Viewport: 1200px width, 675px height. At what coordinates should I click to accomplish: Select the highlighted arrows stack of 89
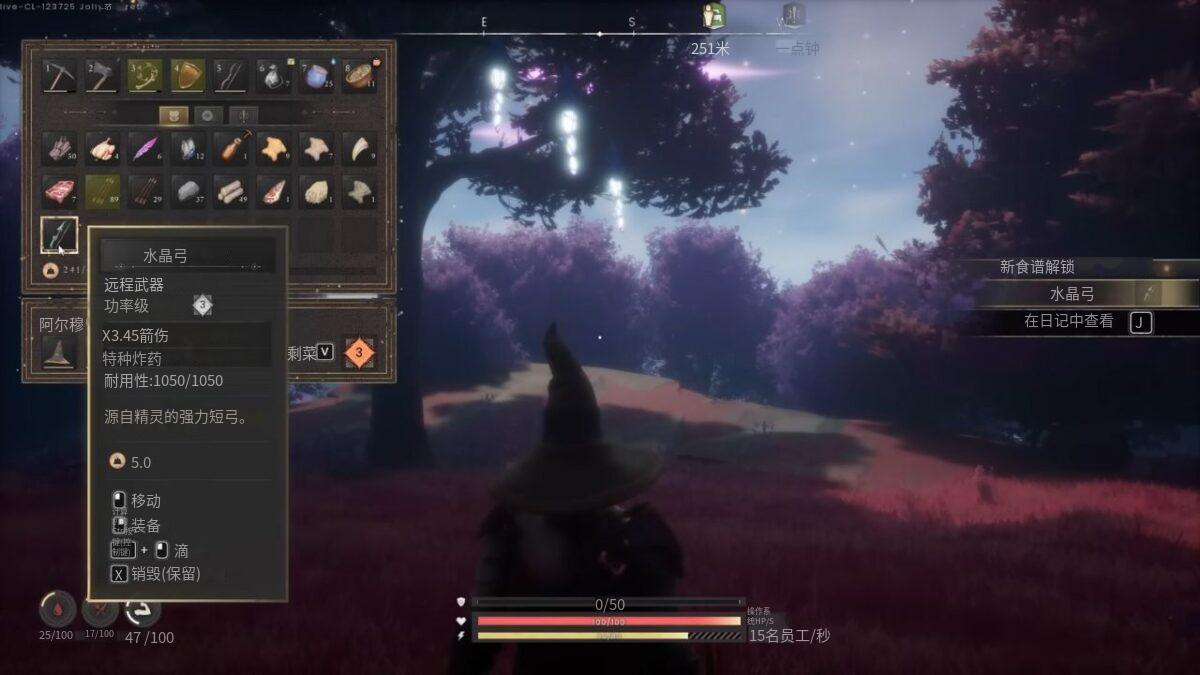point(102,191)
